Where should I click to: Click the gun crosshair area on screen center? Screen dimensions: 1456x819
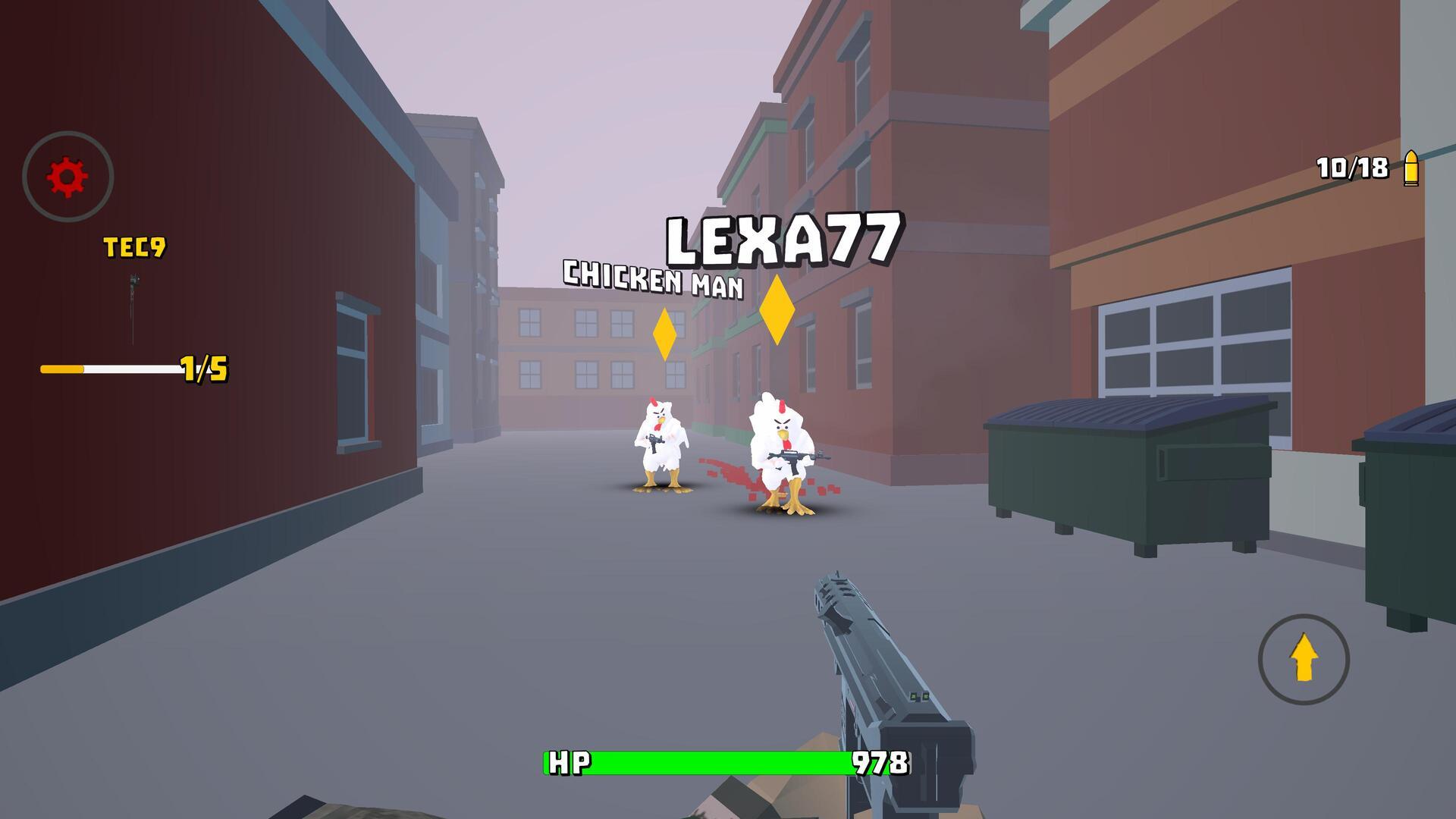click(728, 409)
